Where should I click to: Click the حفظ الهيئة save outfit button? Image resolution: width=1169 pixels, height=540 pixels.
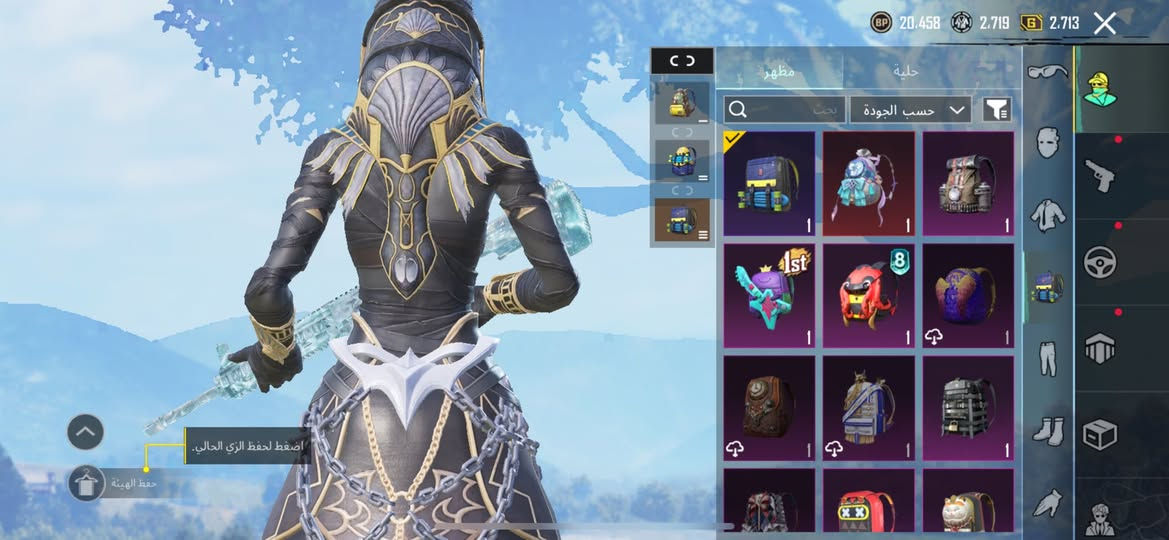point(88,483)
